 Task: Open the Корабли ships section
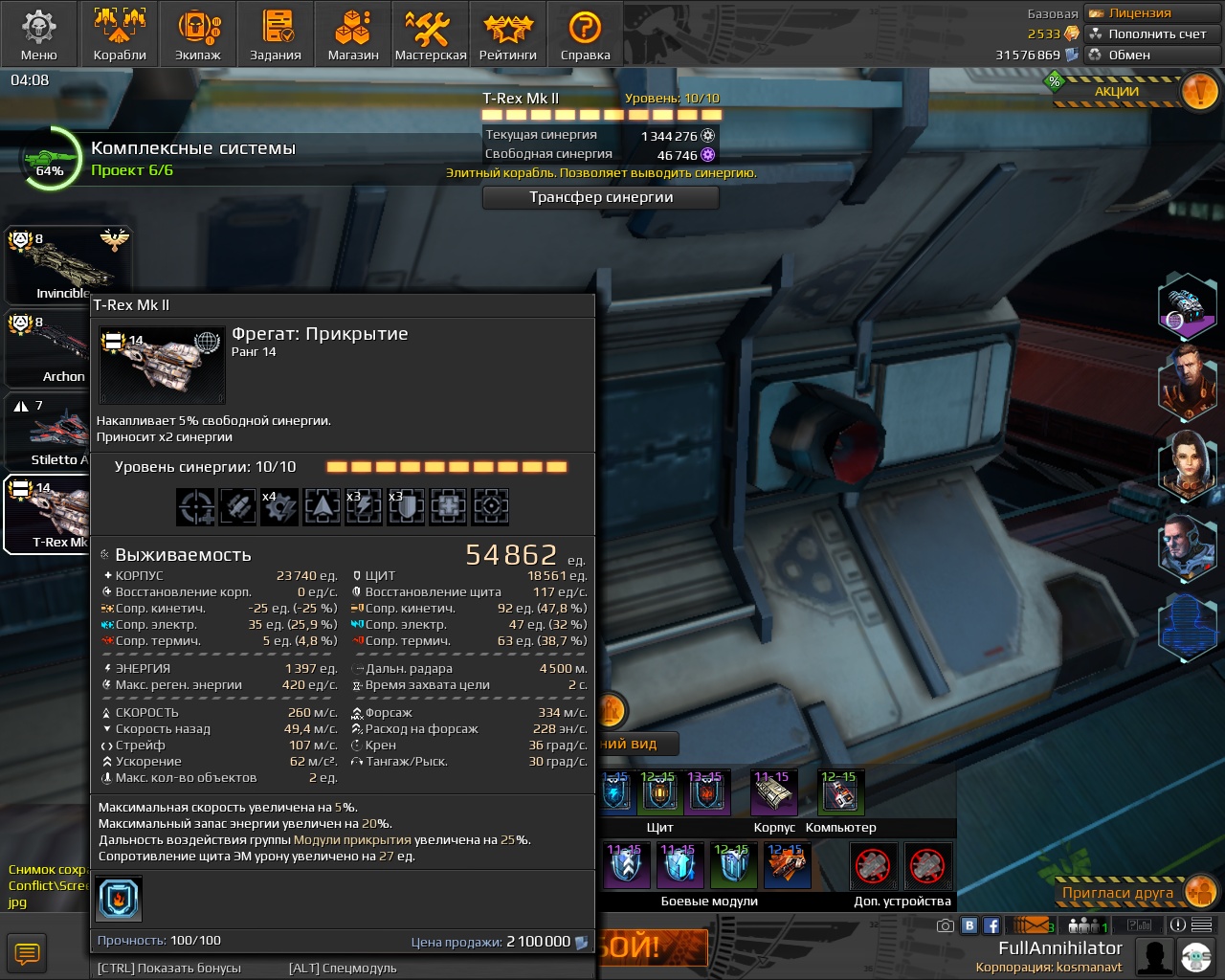click(x=120, y=34)
